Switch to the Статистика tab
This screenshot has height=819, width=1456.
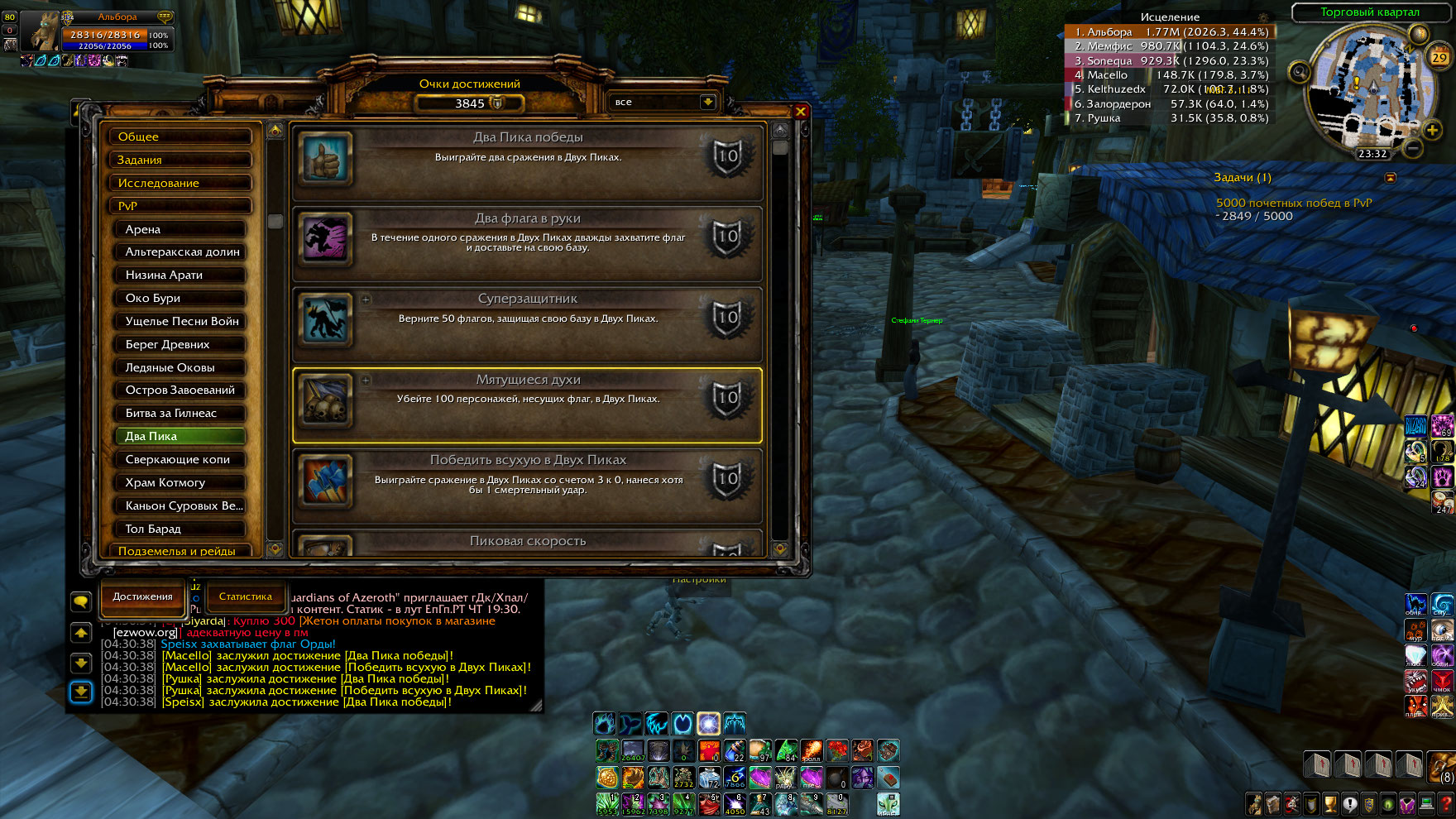click(245, 596)
